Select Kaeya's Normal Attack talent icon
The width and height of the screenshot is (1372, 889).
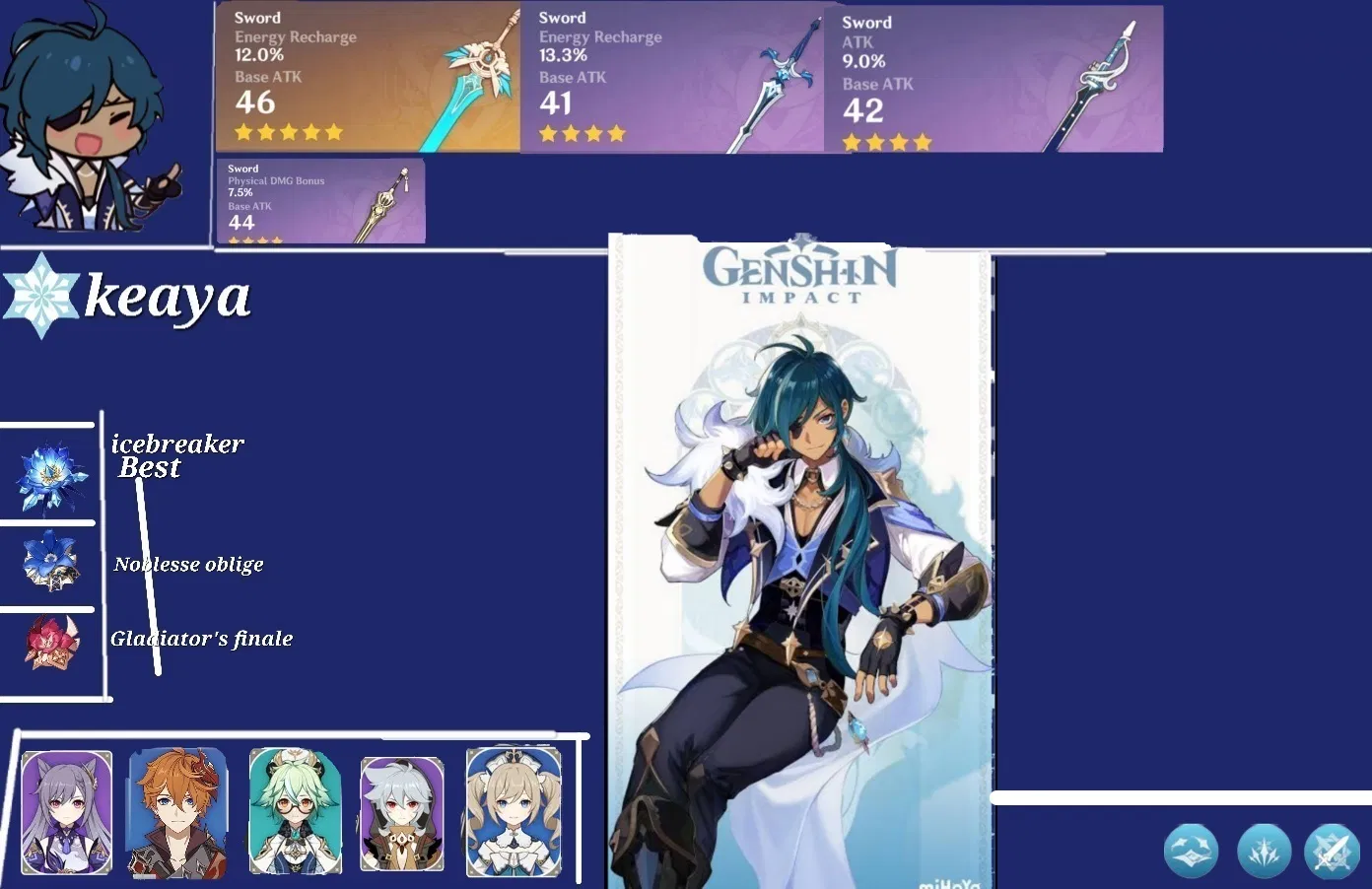(x=1191, y=851)
